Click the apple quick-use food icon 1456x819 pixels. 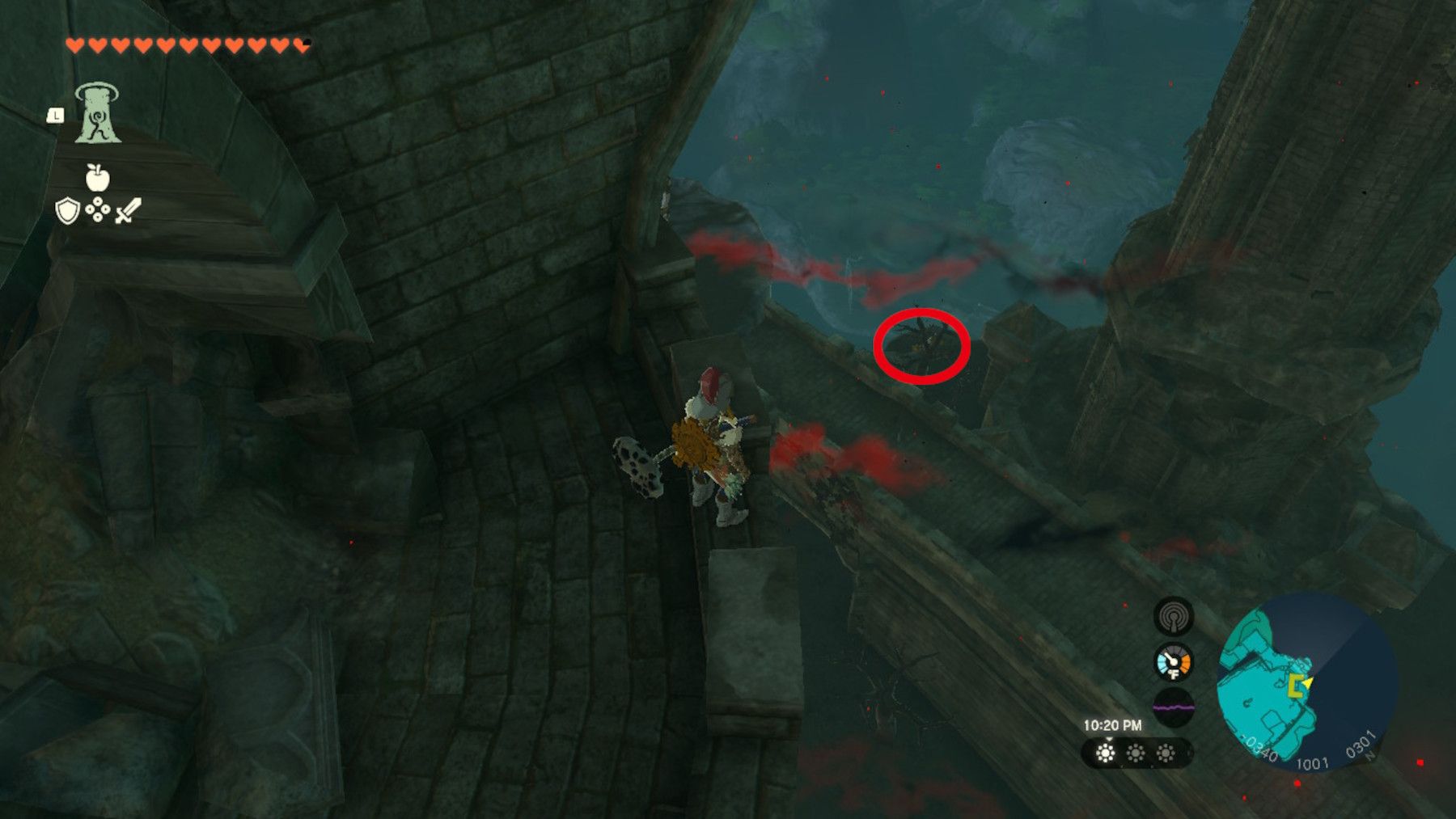pos(97,177)
